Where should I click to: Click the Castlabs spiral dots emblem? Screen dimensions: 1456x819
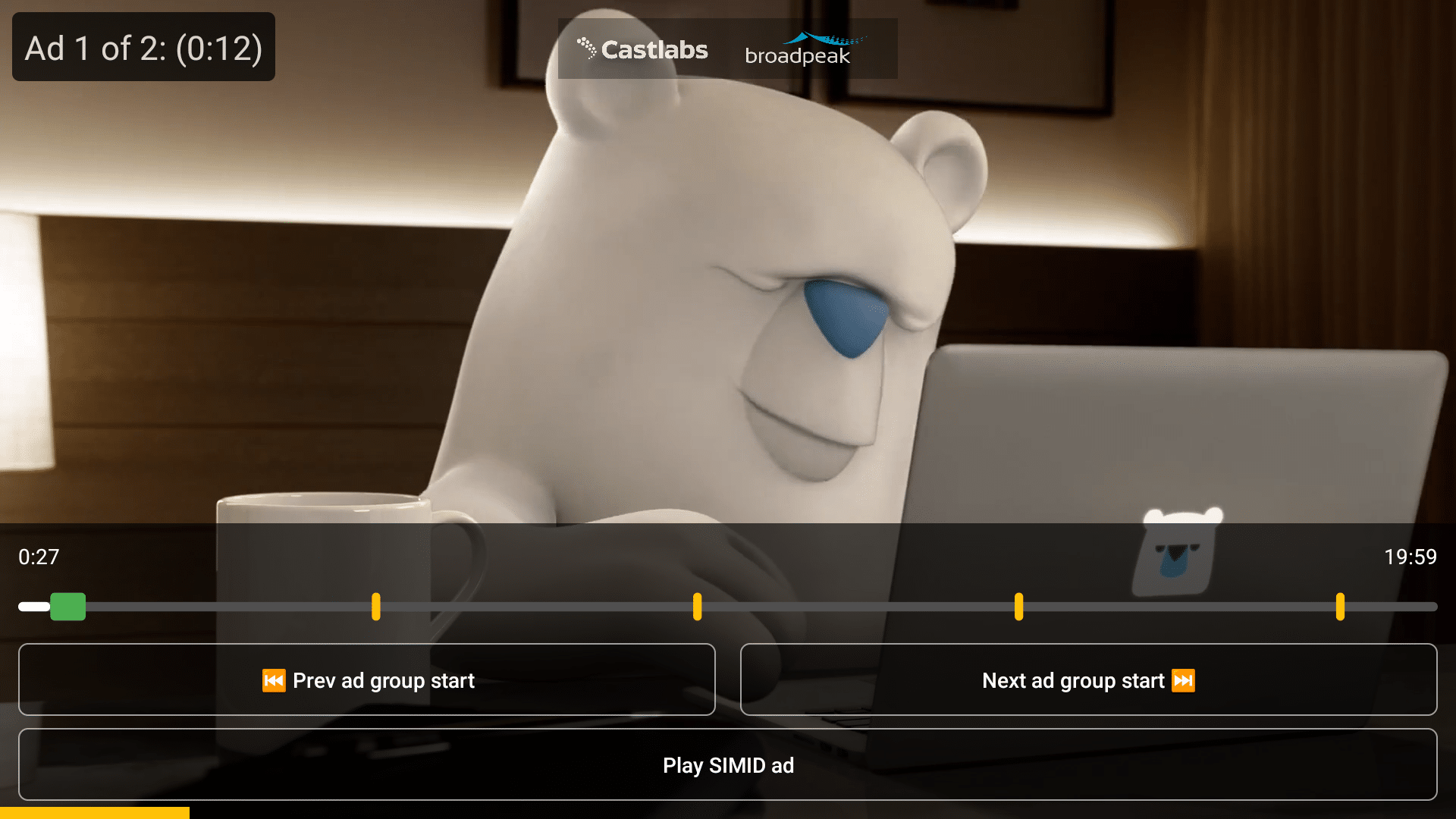(x=587, y=48)
